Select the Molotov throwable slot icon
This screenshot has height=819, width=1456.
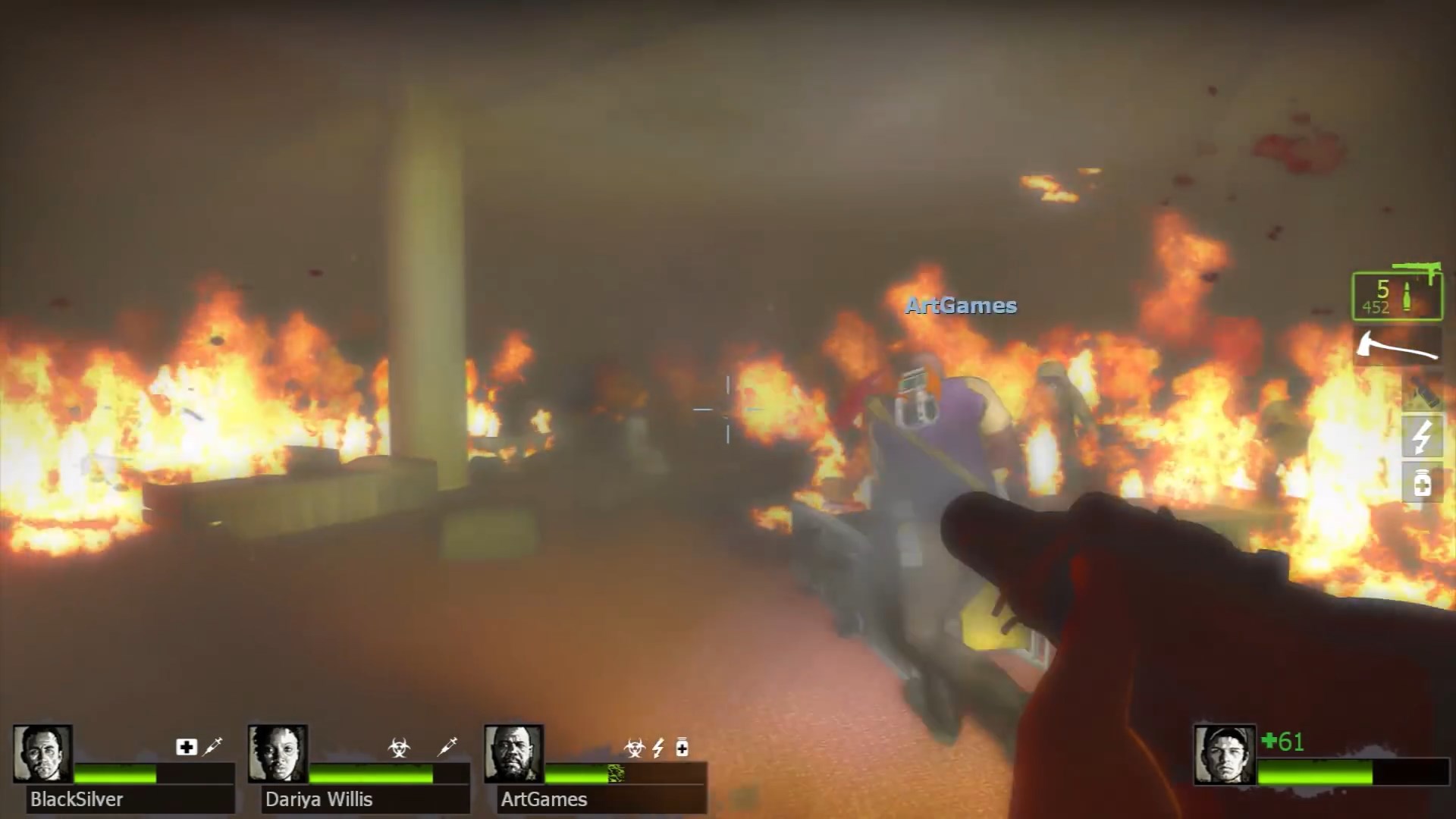point(1423,393)
